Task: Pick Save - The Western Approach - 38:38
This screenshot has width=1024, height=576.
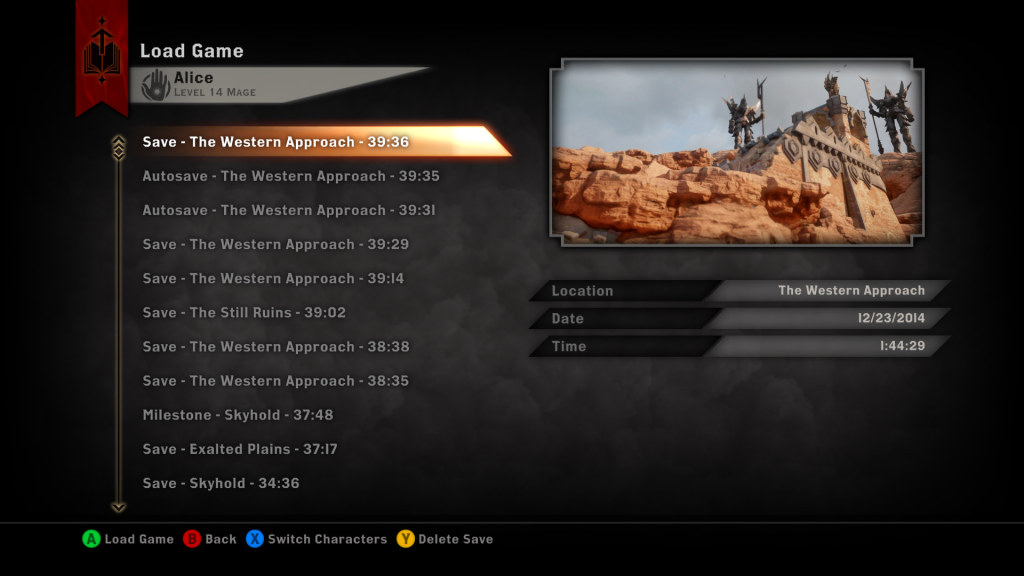Action: click(x=275, y=346)
